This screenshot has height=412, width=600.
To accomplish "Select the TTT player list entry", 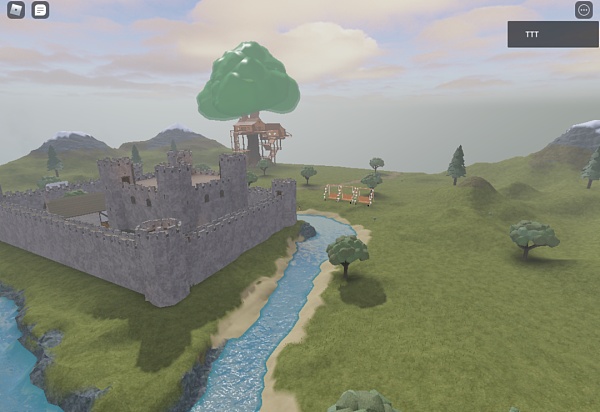I will (x=552, y=34).
